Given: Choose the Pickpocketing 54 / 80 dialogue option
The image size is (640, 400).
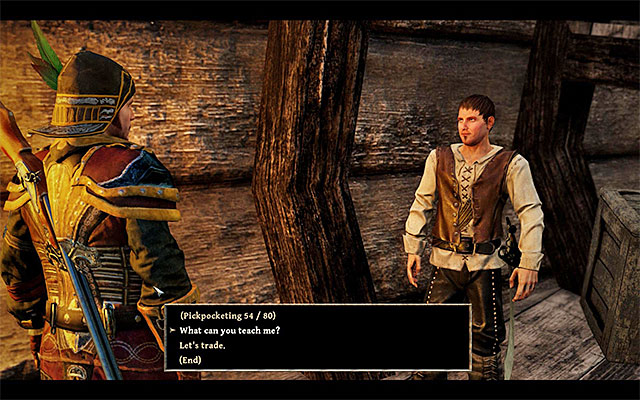Looking at the screenshot, I should 227,315.
